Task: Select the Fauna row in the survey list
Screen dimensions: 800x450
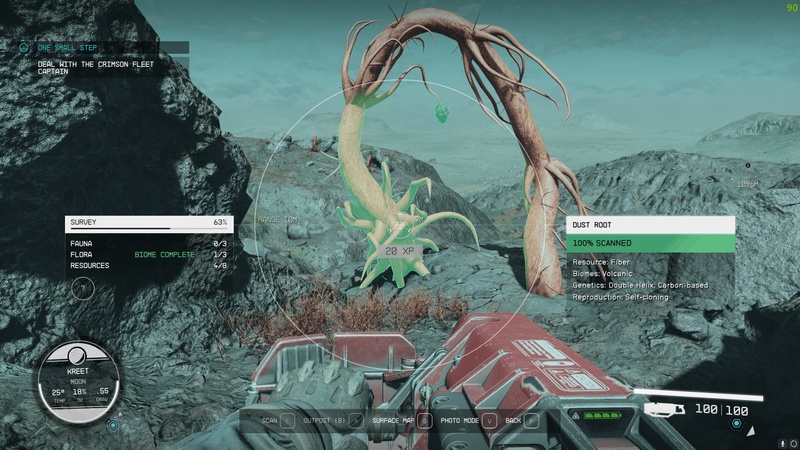Action: coord(148,244)
